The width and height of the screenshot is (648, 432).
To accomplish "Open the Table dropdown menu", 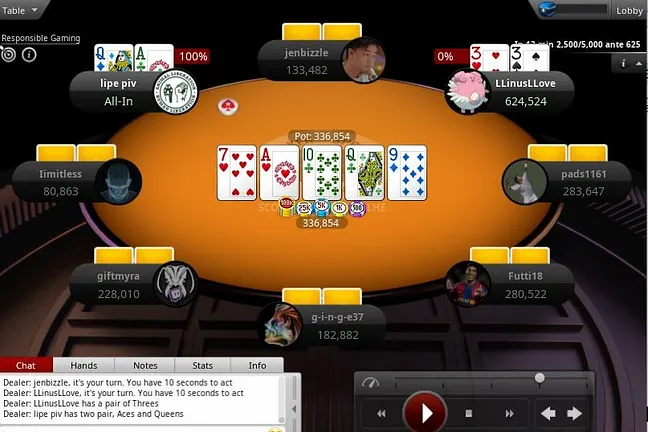I will [x=21, y=10].
